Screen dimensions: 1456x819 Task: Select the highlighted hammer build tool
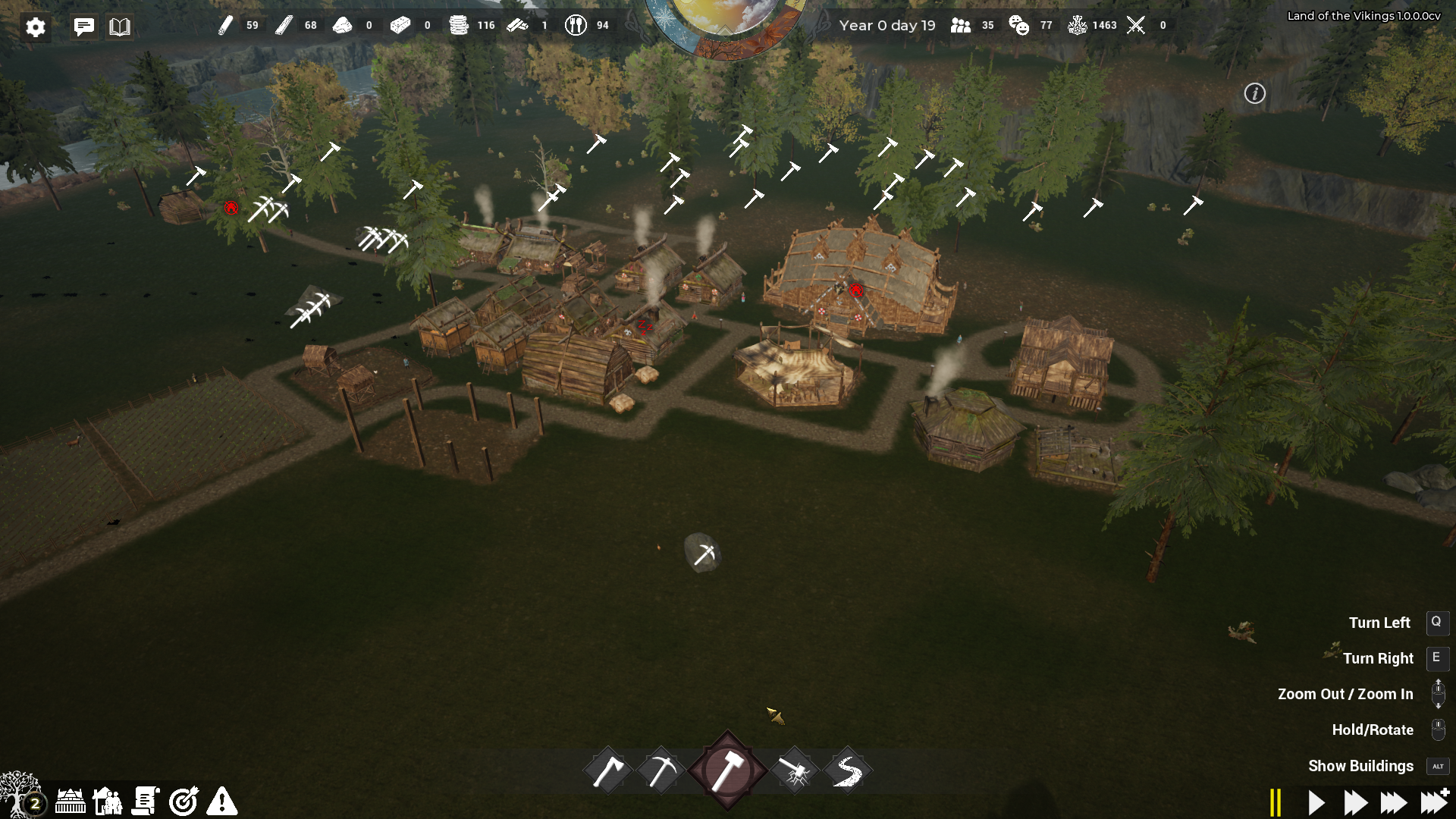pos(727,770)
